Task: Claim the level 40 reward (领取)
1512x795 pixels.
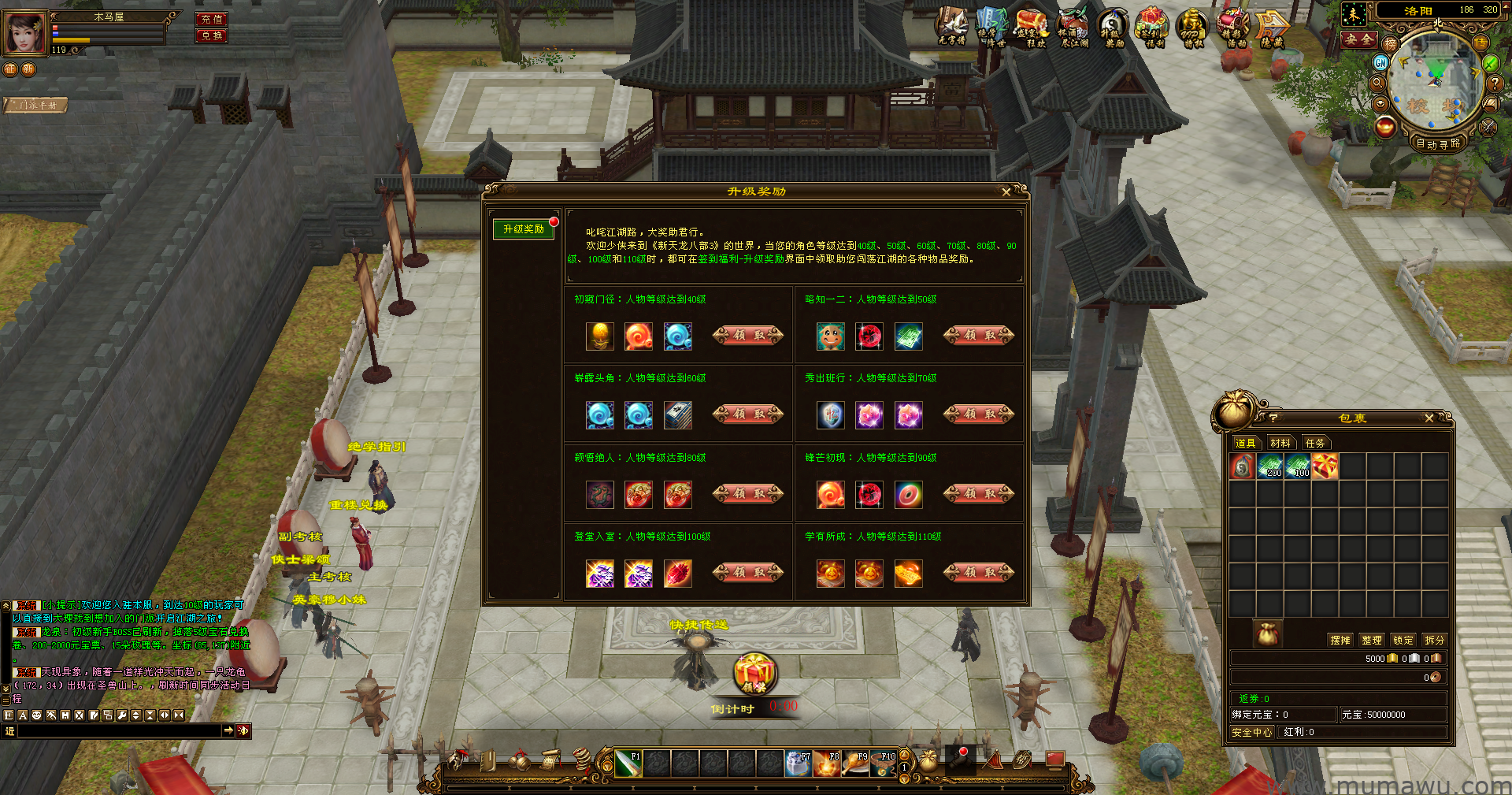Action: coord(747,336)
